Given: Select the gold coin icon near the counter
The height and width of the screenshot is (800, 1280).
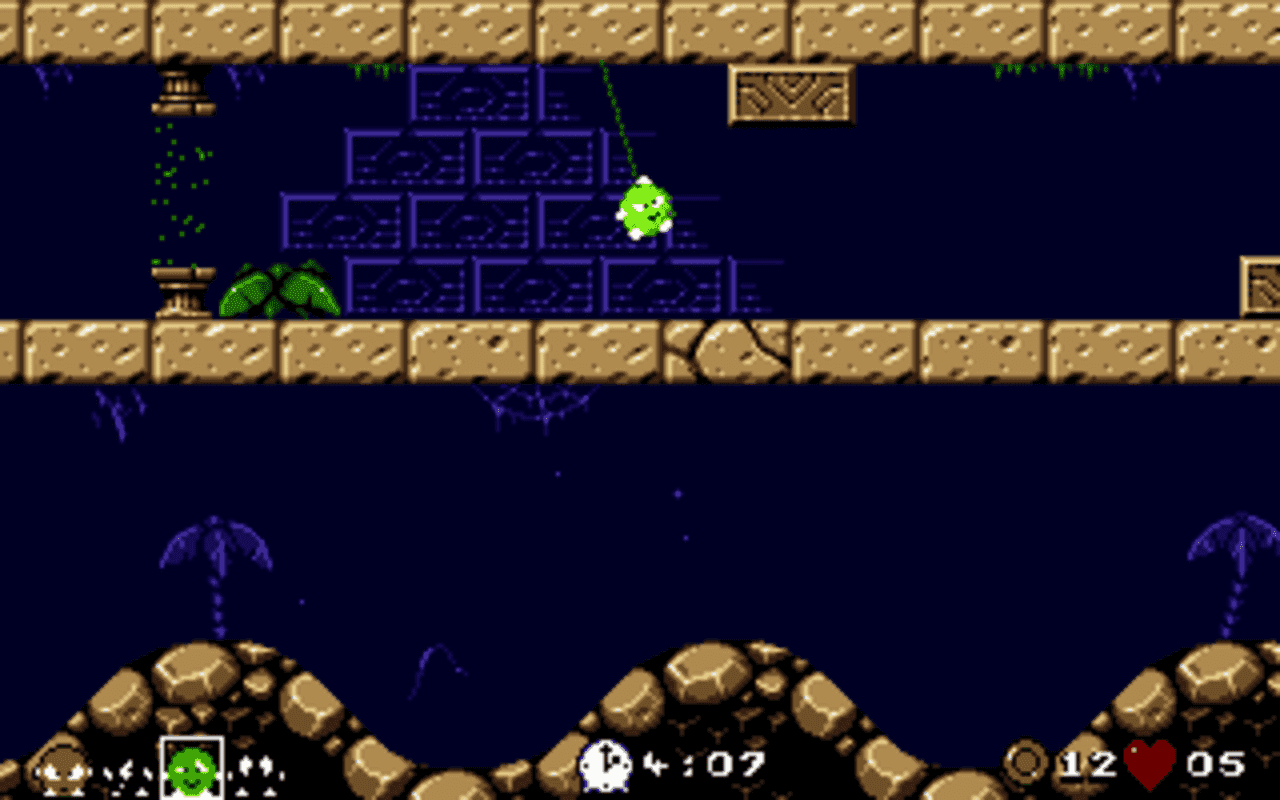Looking at the screenshot, I should pyautogui.click(x=1026, y=764).
